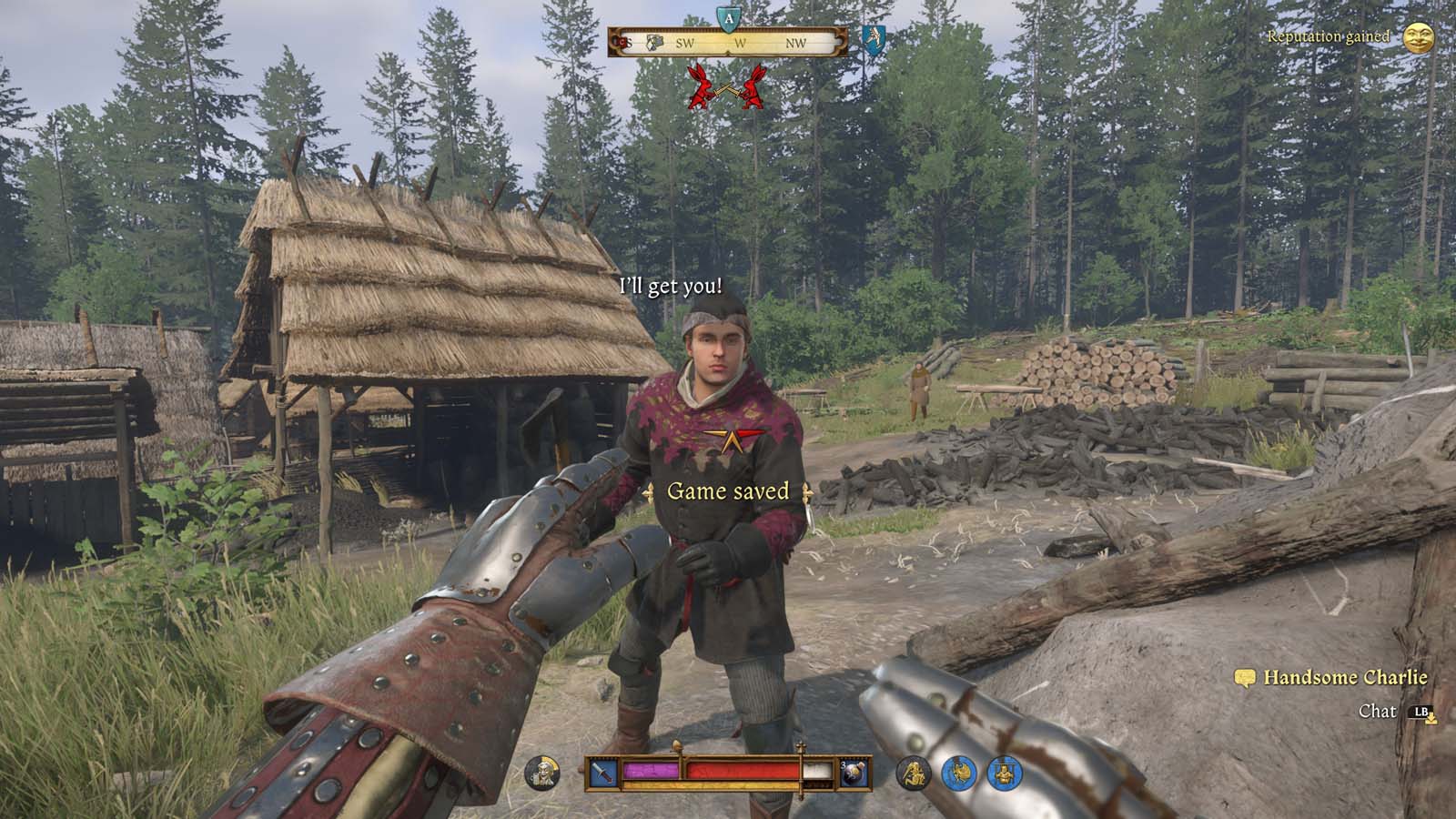The width and height of the screenshot is (1456, 819).
Task: Click the Game saved notification text
Action: tap(728, 491)
